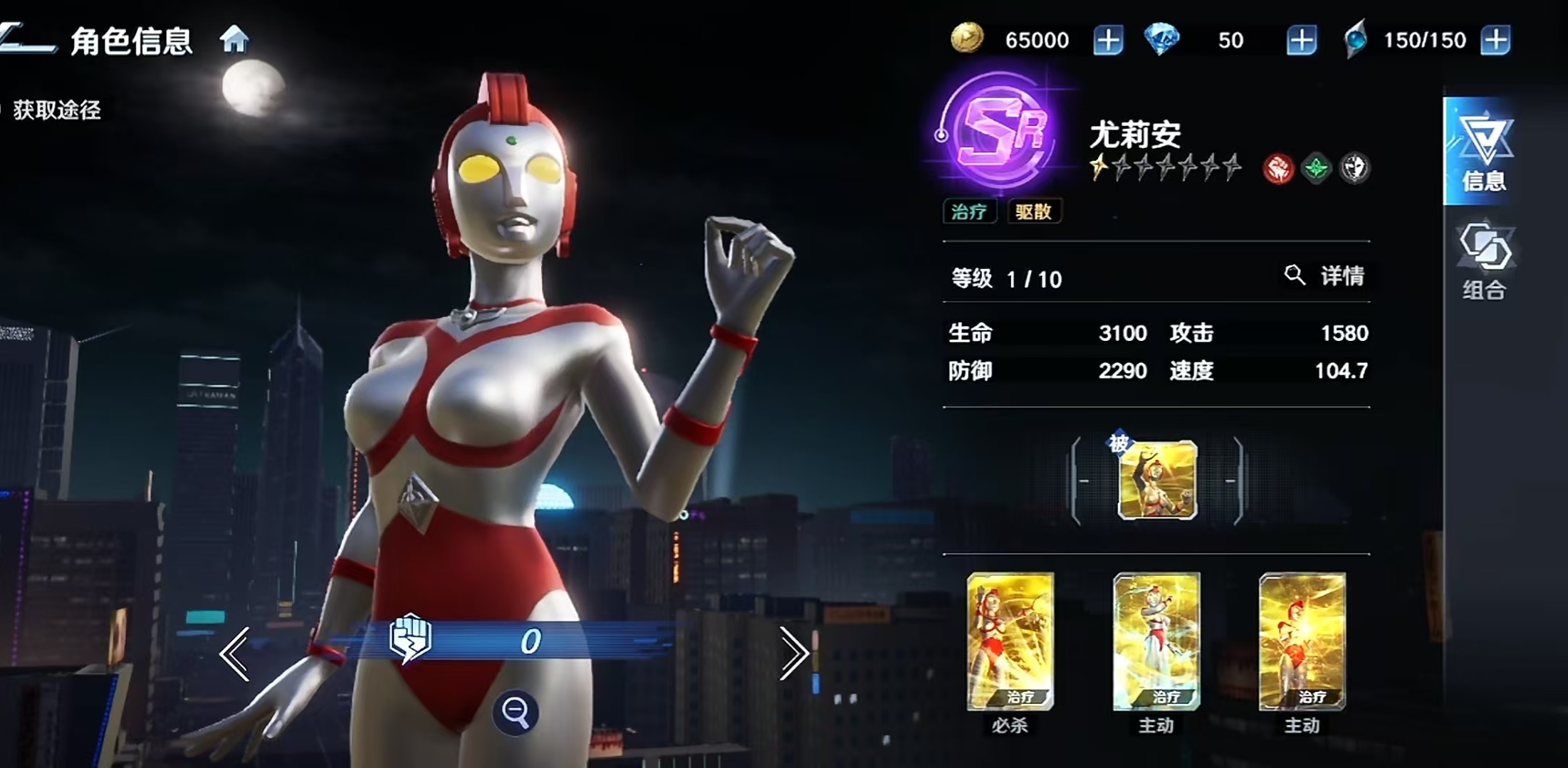Open 获取途径 acquisition routes
The image size is (1568, 768).
(56, 110)
